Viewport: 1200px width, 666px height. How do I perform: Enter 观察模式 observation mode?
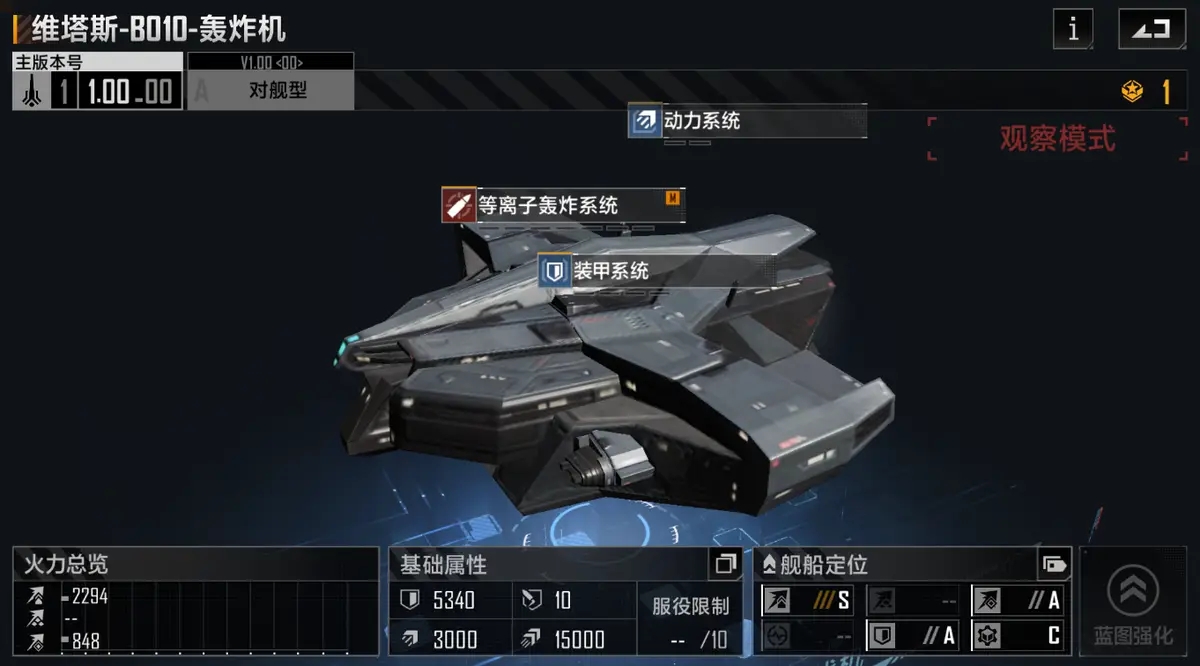[x=1057, y=139]
